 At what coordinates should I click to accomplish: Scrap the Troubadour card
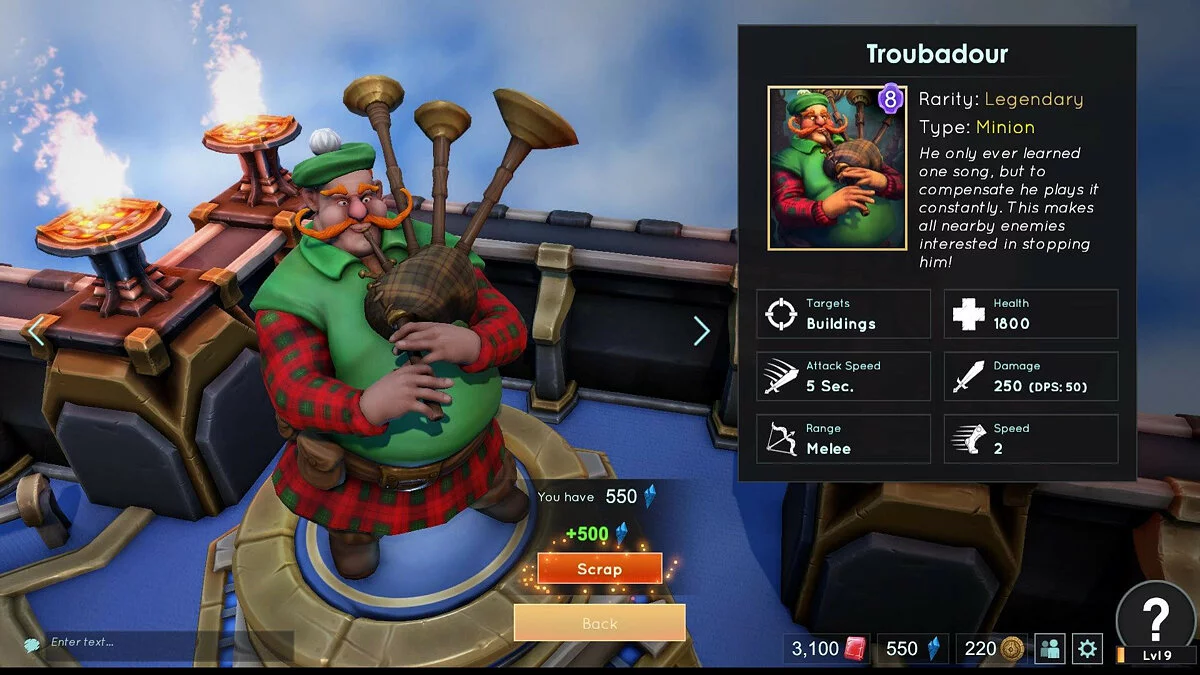pyautogui.click(x=599, y=569)
